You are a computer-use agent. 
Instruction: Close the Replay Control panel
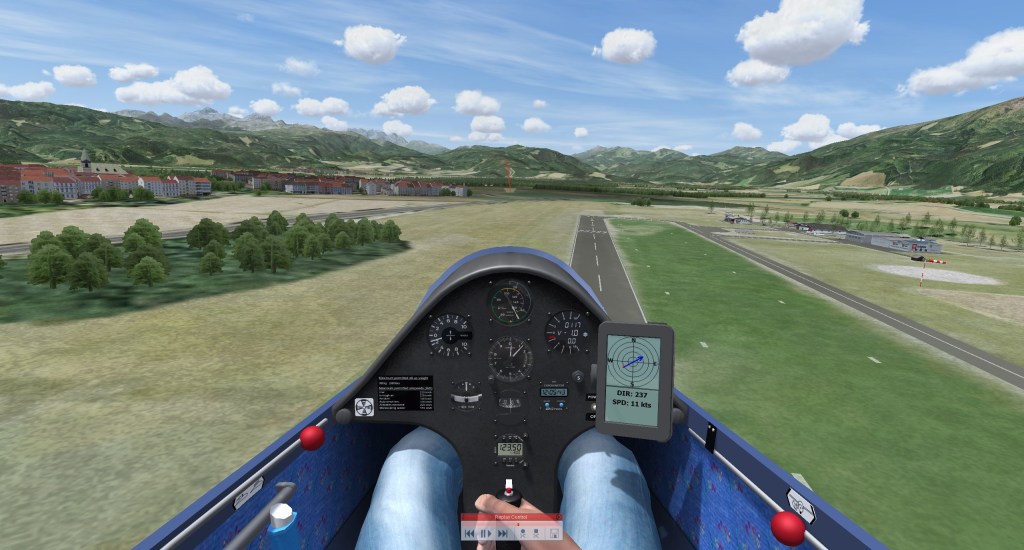tap(558, 517)
